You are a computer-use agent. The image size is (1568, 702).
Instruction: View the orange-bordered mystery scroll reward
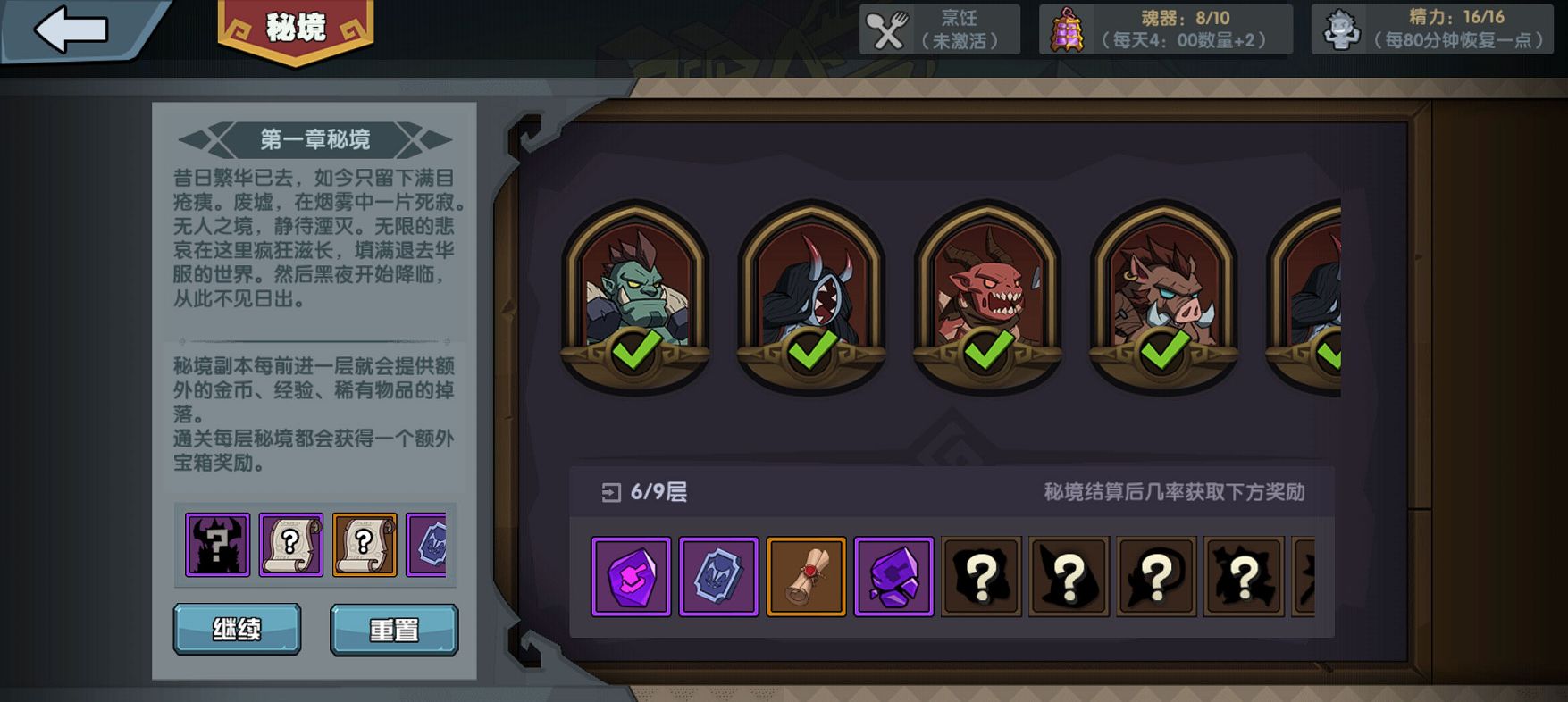point(365,544)
